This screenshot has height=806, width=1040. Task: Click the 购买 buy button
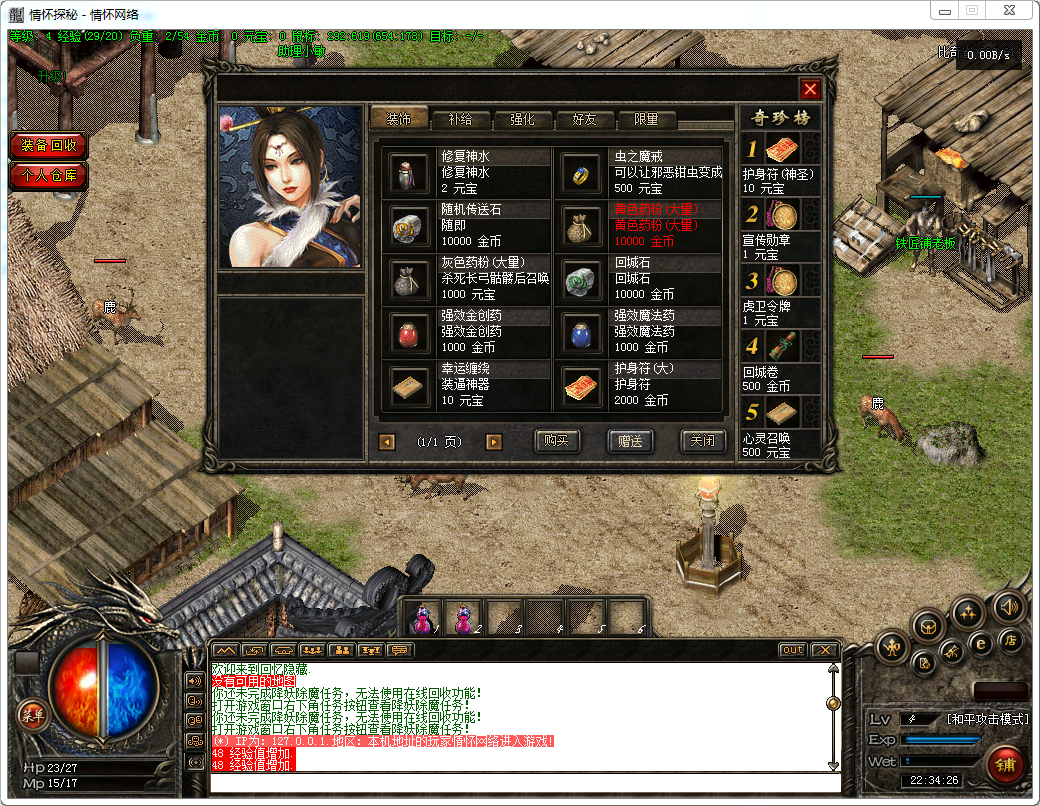pyautogui.click(x=557, y=441)
